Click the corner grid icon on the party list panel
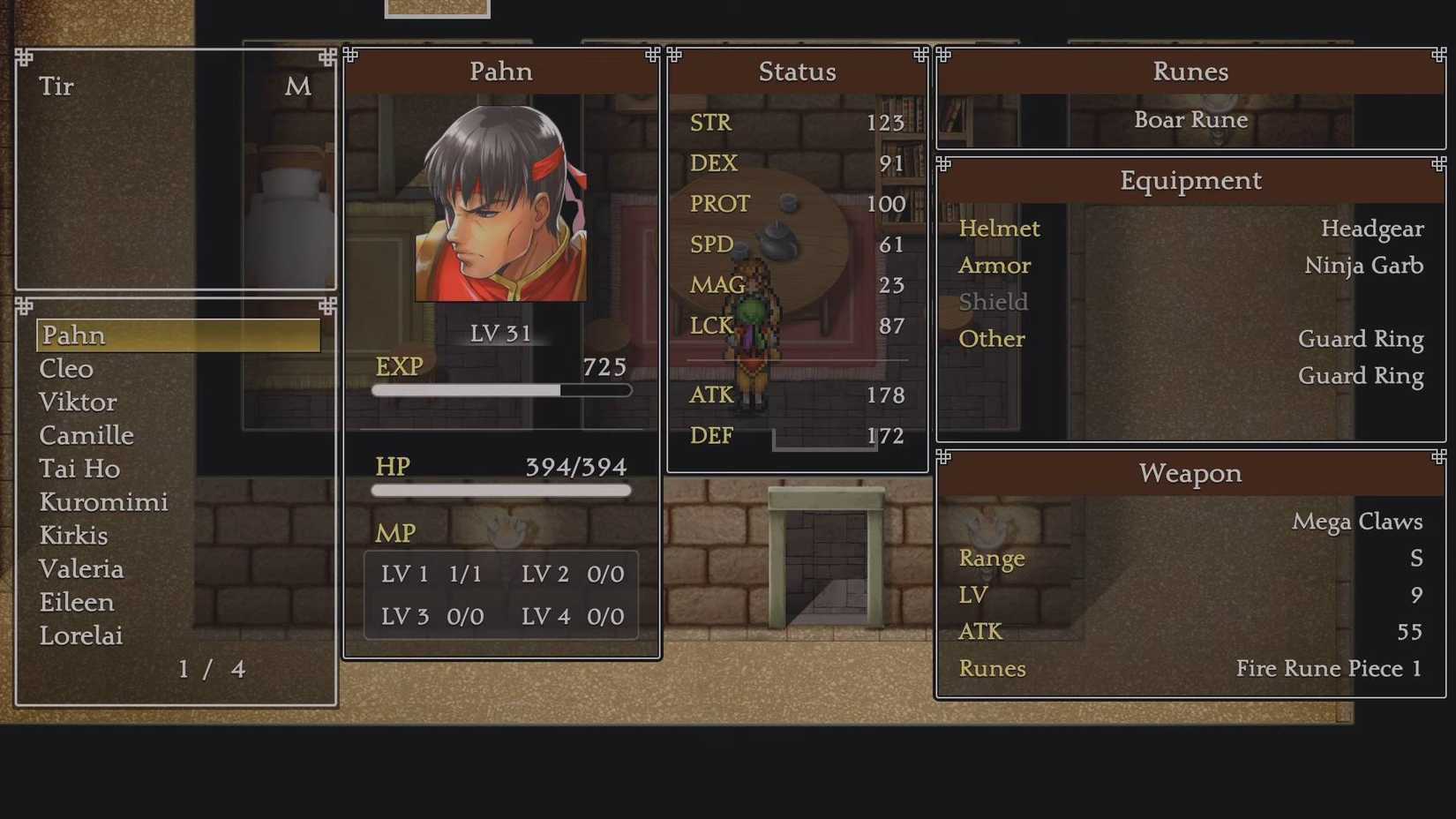Image resolution: width=1456 pixels, height=819 pixels. tap(22, 305)
